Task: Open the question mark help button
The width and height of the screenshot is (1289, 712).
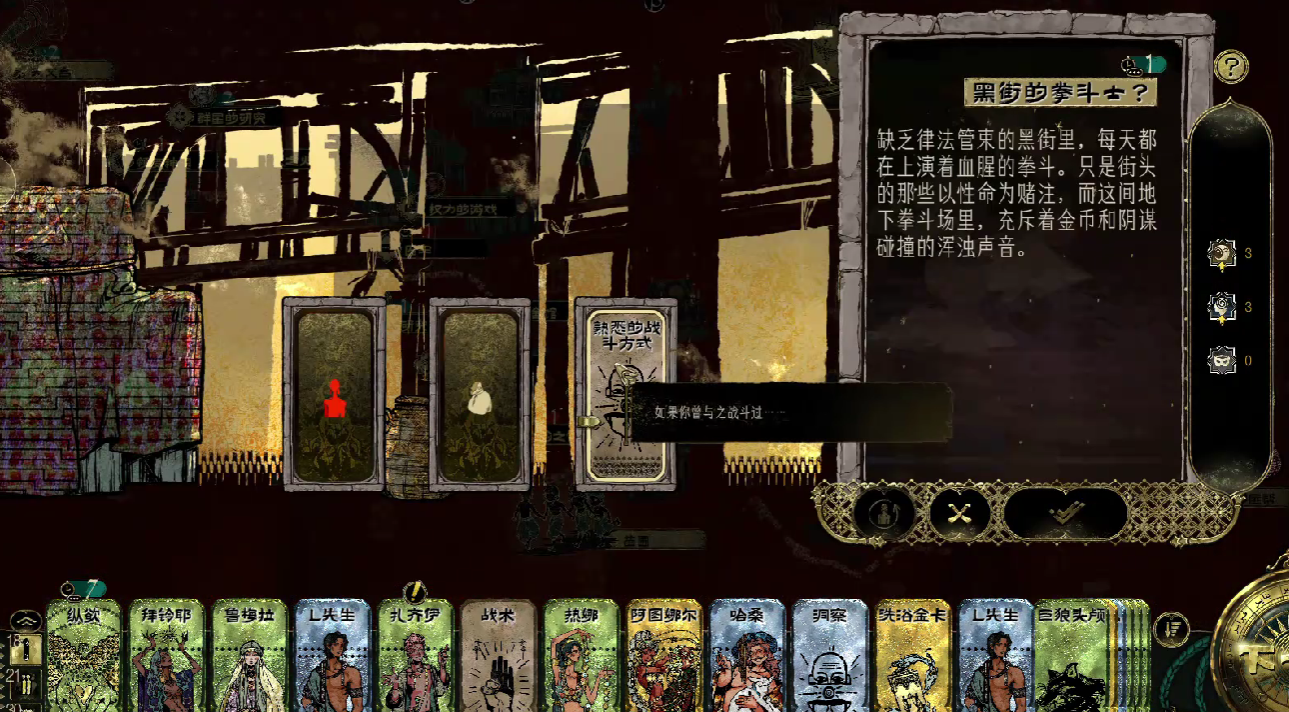Action: 1231,67
